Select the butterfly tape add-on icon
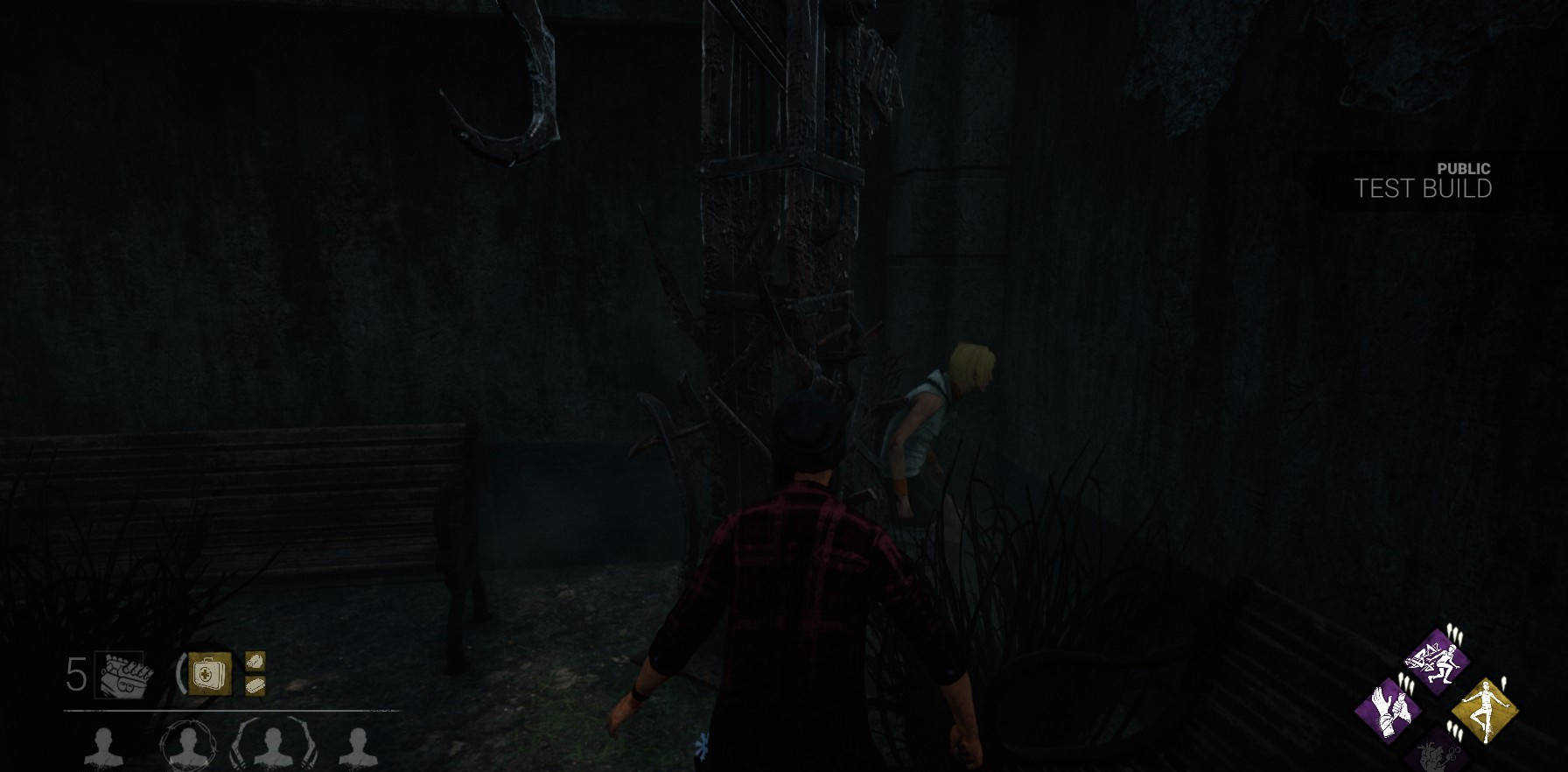 pos(255,662)
